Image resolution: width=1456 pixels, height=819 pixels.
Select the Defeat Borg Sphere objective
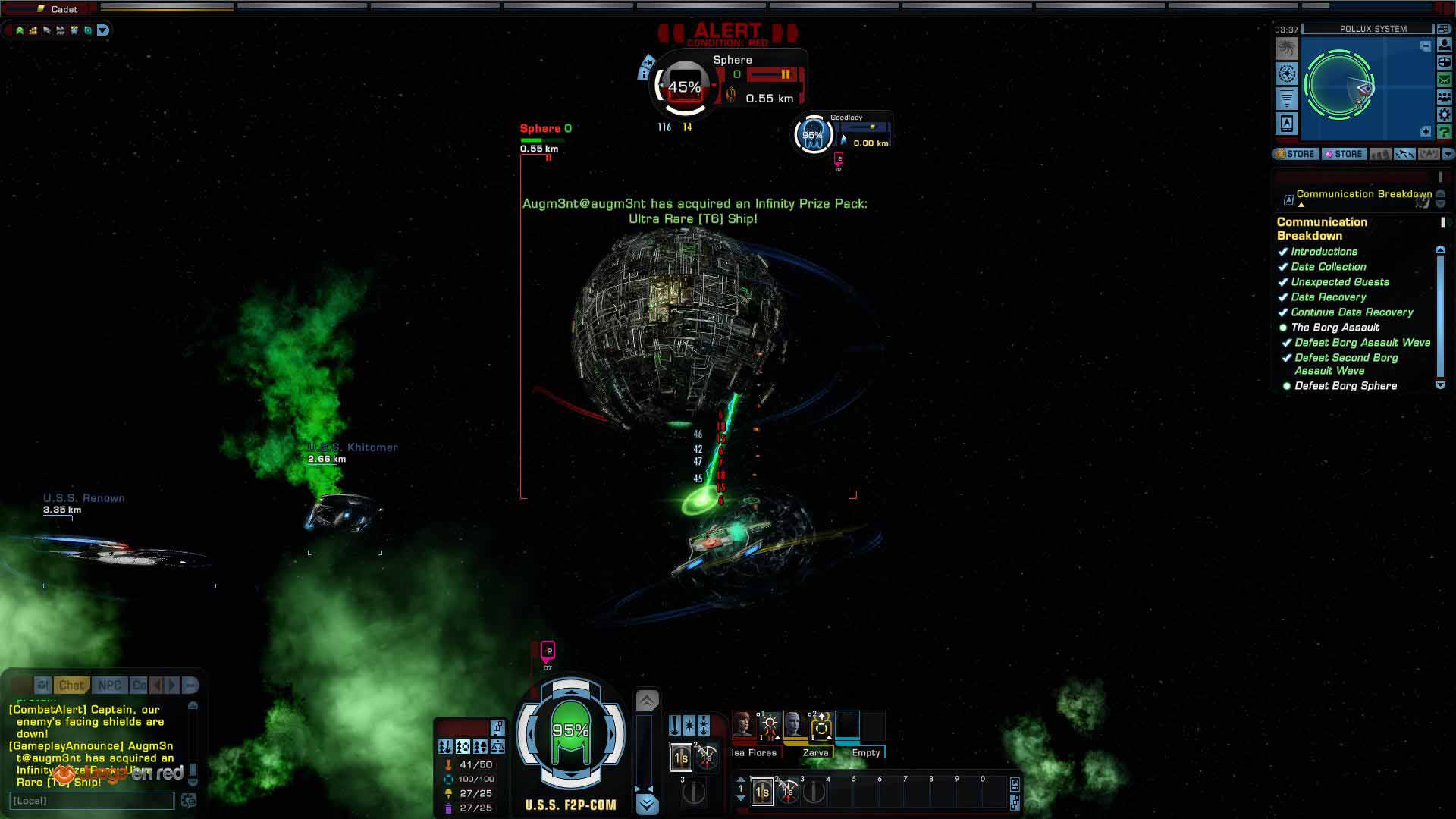(x=1345, y=386)
